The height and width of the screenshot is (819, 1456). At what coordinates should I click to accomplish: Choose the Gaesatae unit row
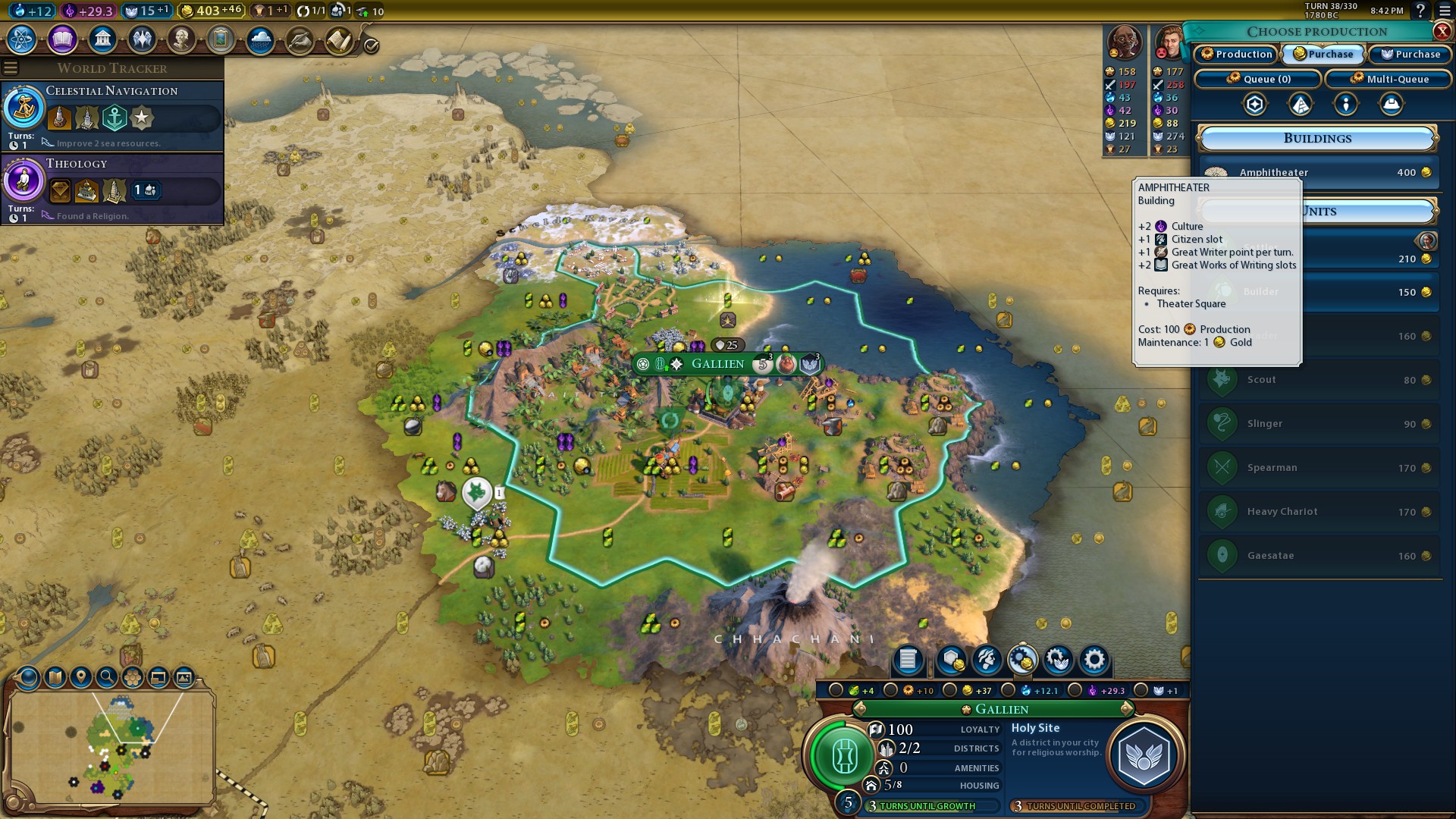[x=1319, y=556]
